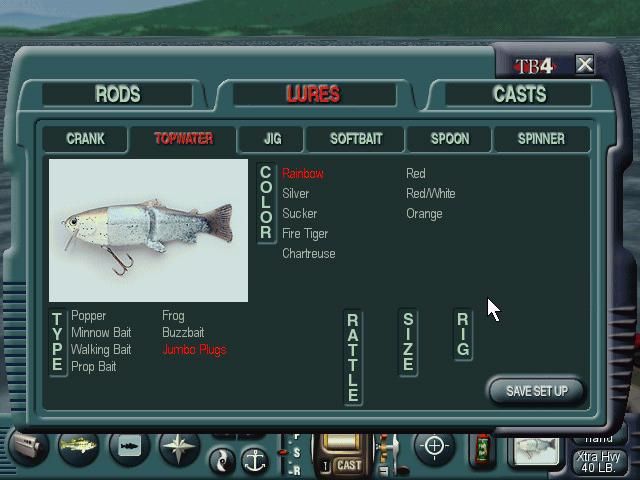
Task: Click the crosshair target icon
Action: click(434, 446)
